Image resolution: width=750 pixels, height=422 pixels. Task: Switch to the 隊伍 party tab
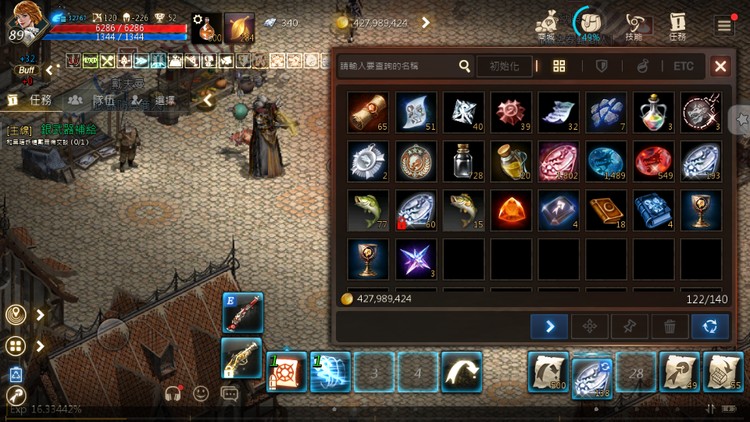[x=93, y=100]
